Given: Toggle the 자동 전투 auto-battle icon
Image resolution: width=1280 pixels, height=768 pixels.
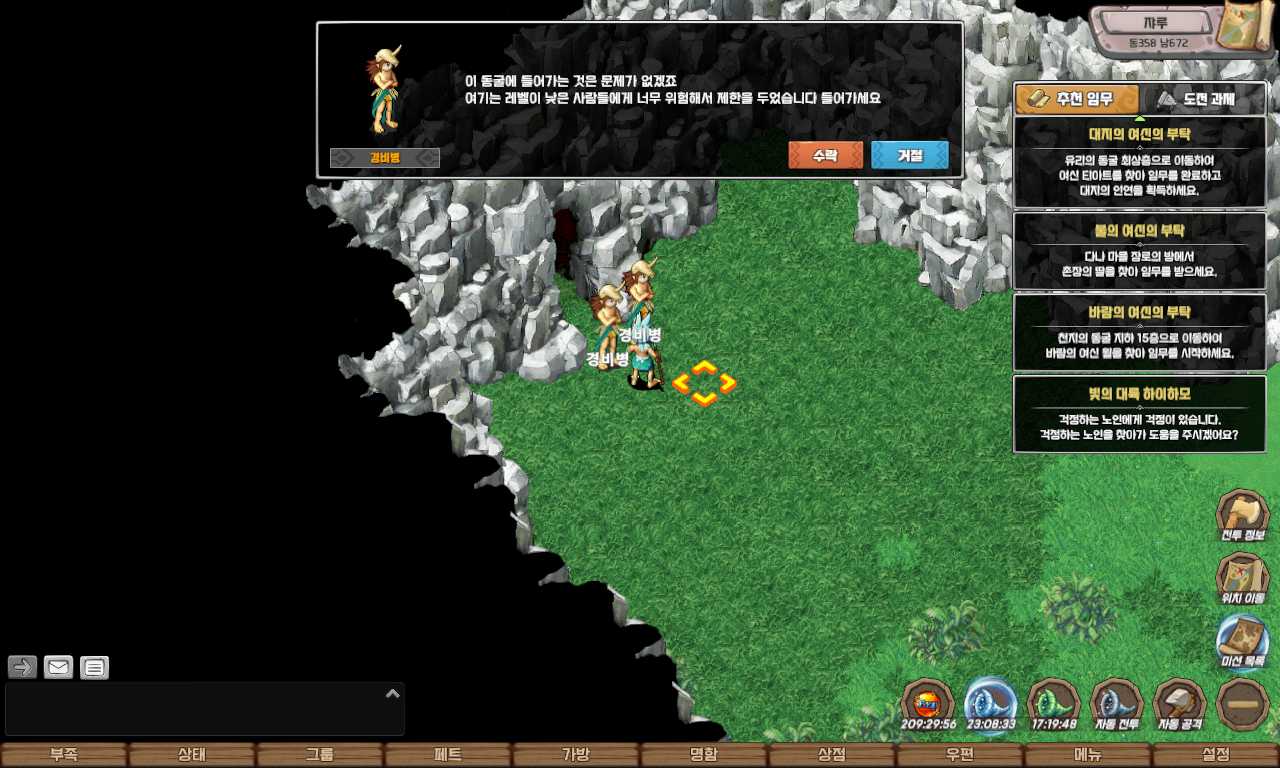Looking at the screenshot, I should [1116, 704].
